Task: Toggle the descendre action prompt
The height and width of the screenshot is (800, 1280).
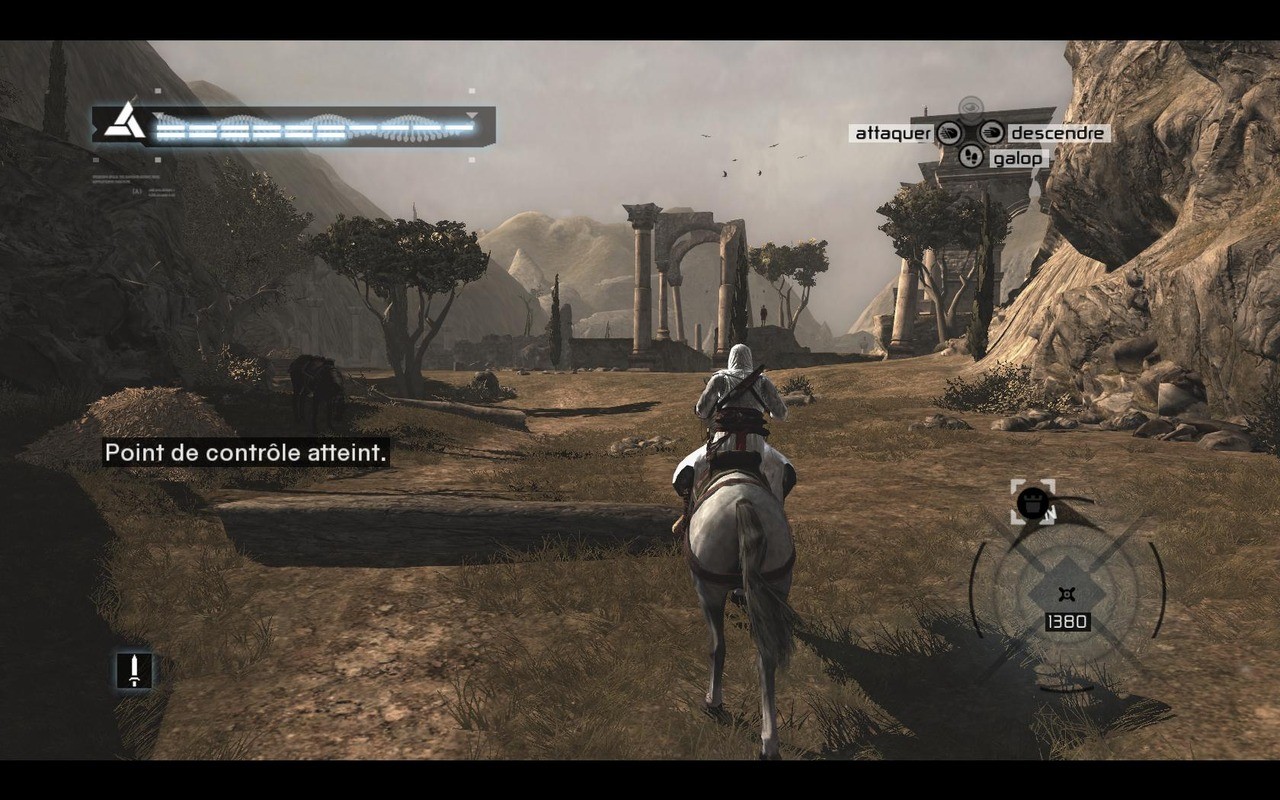Action: coord(1057,132)
